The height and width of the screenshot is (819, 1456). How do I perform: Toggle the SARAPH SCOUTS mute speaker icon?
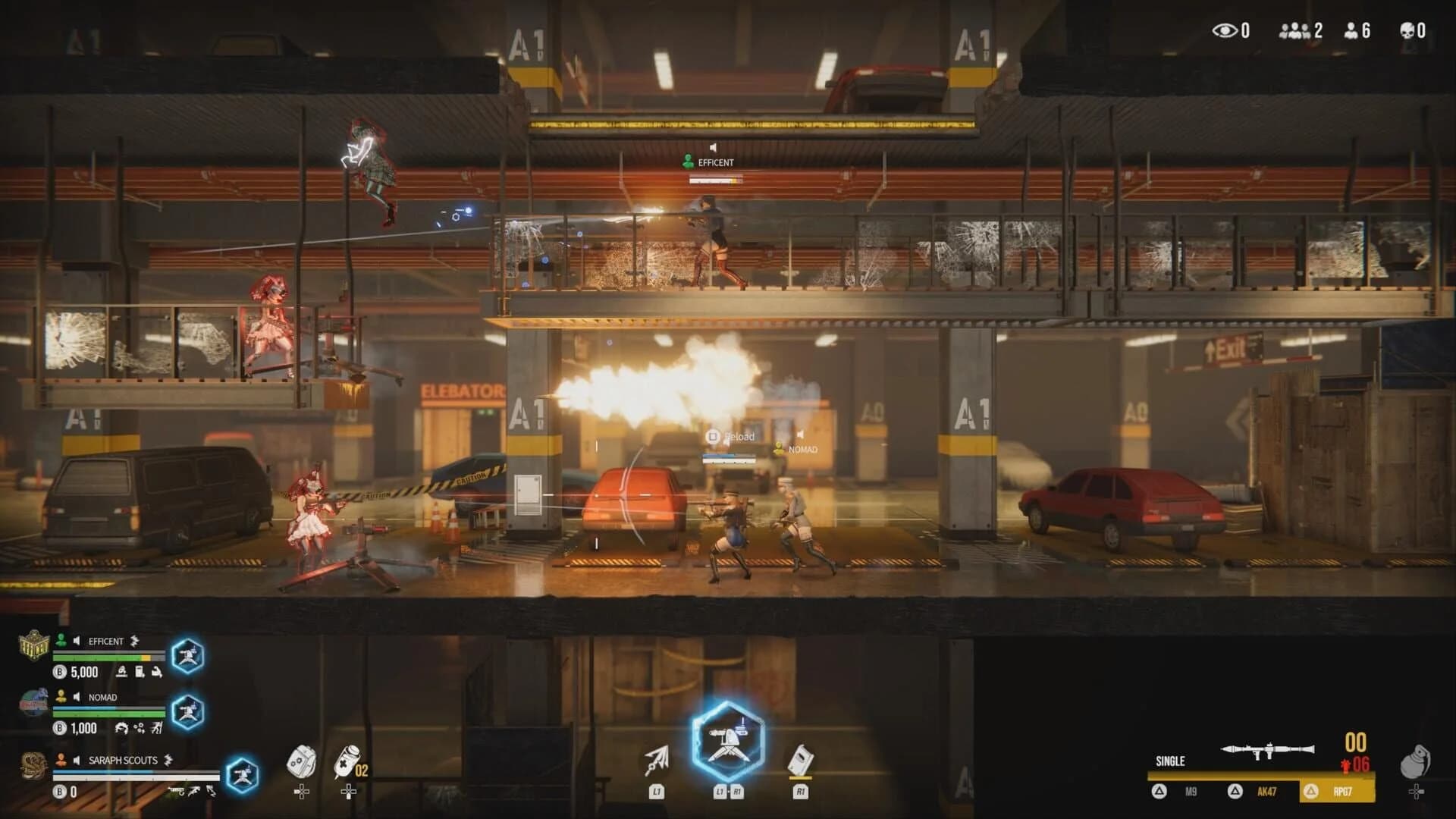tap(76, 761)
